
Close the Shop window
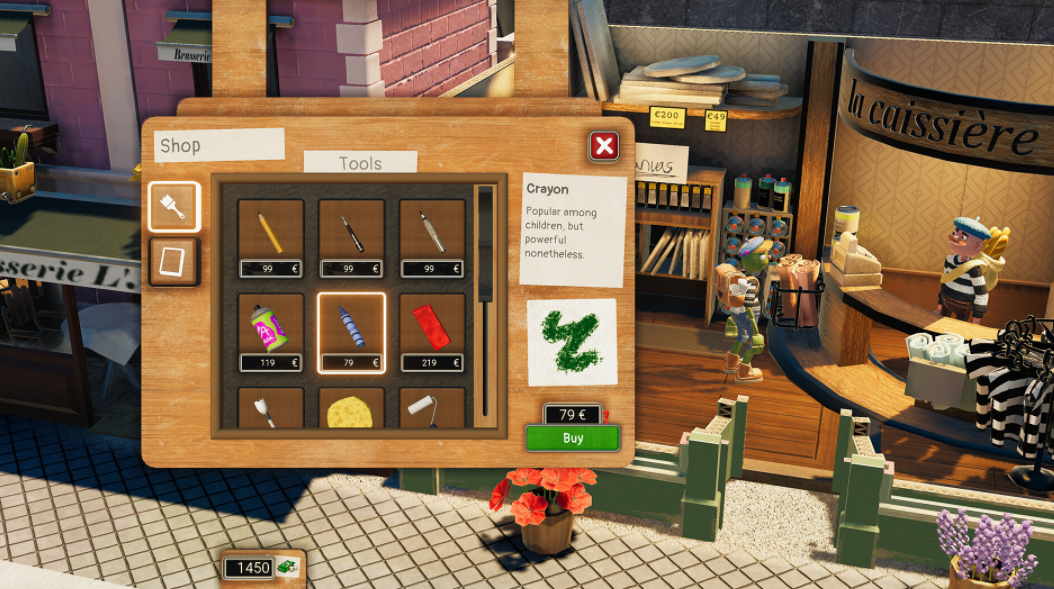point(603,147)
